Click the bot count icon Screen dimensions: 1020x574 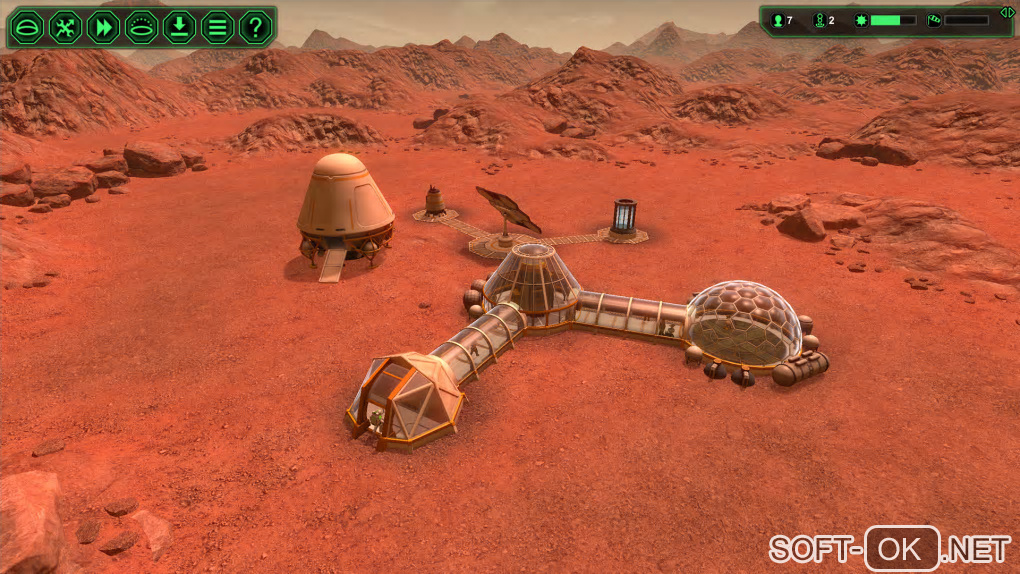[x=820, y=20]
